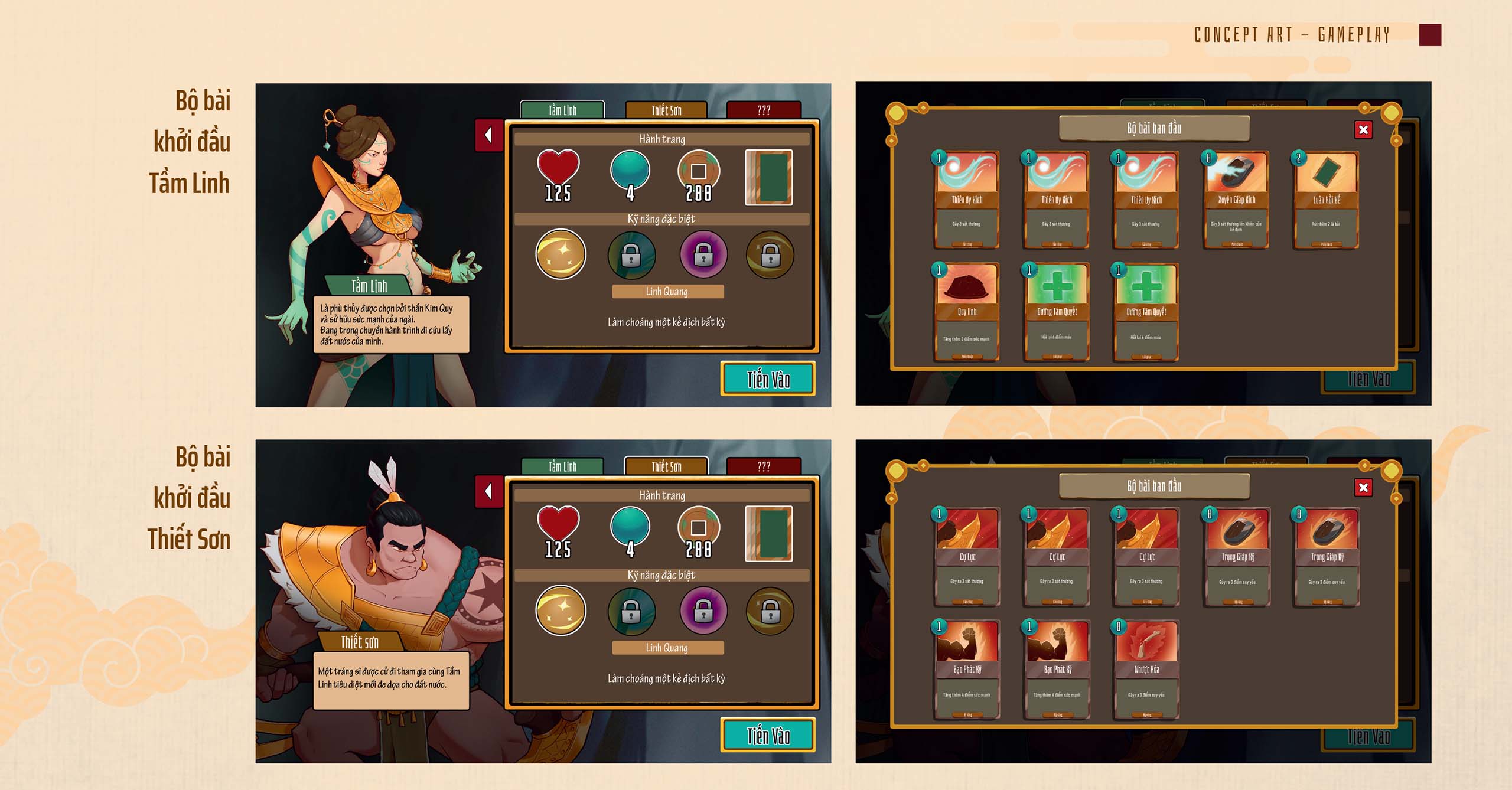Click Tiến Vào on the Tầm Linh witch screen
This screenshot has width=1512, height=790.
coord(768,379)
